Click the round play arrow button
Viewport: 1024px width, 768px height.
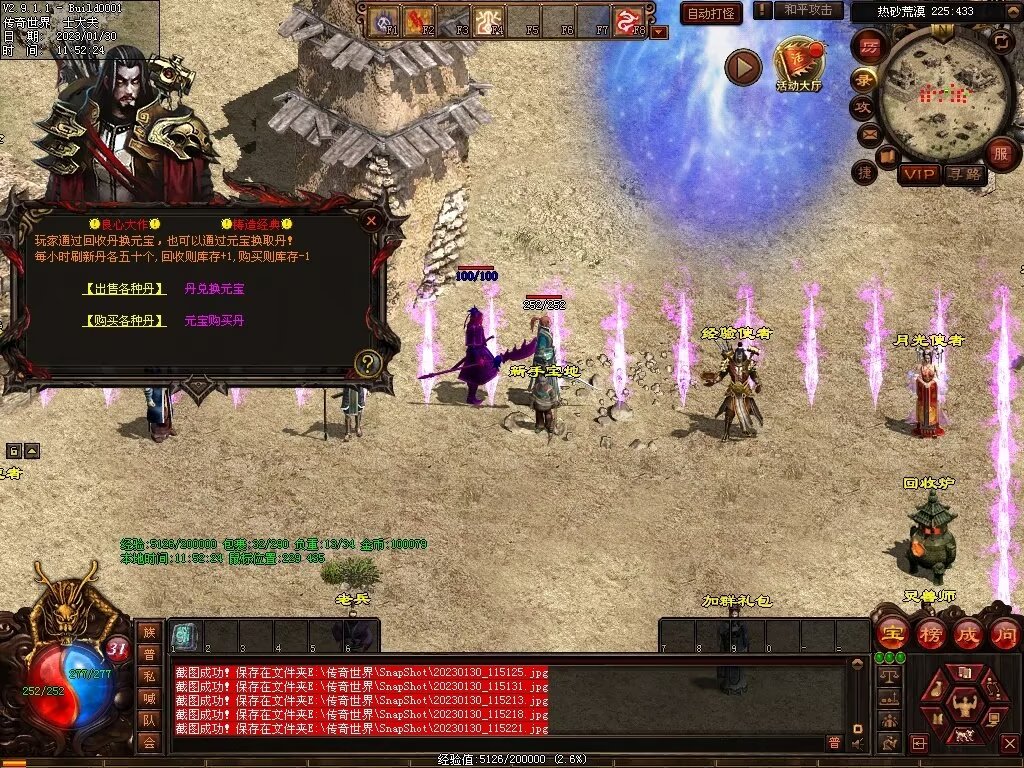[x=743, y=67]
